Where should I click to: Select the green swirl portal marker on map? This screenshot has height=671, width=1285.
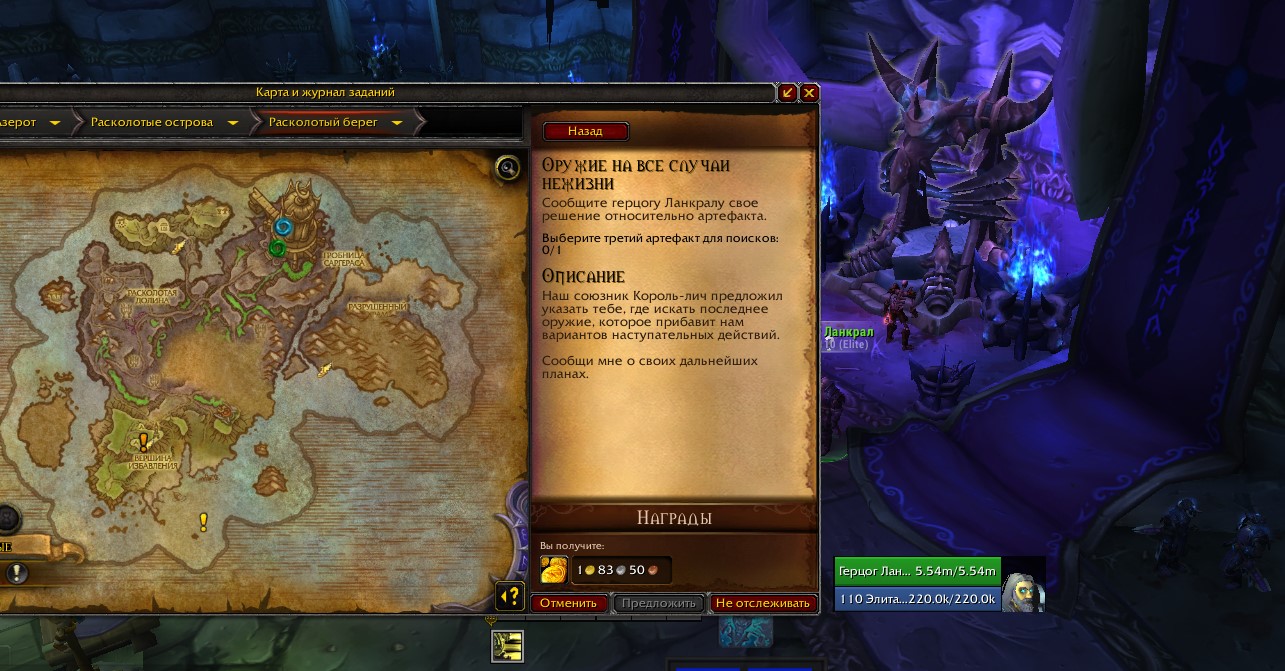pyautogui.click(x=277, y=247)
